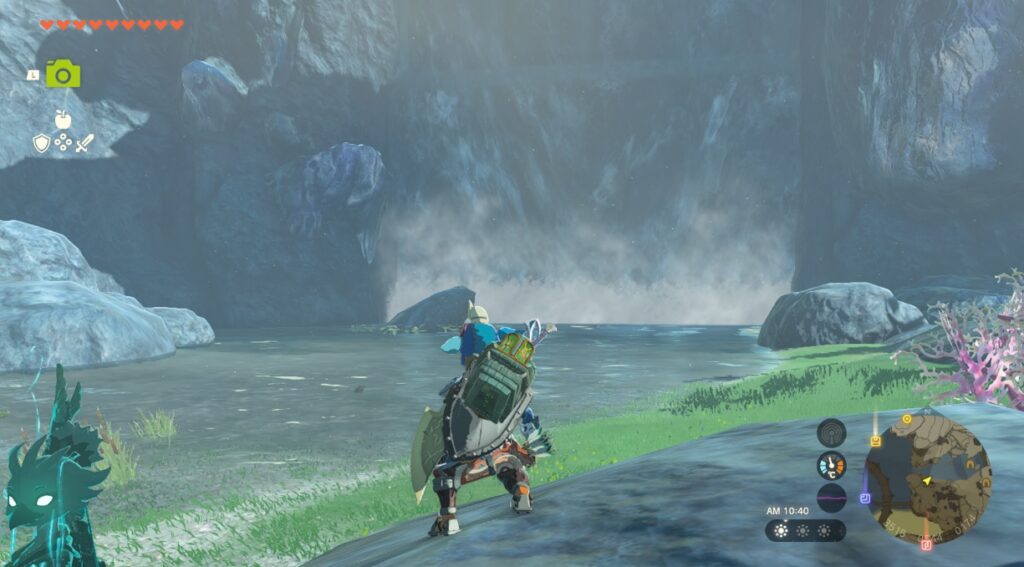This screenshot has height=567, width=1024.
Task: Select the red pin below the minimap
Action: pos(926,545)
